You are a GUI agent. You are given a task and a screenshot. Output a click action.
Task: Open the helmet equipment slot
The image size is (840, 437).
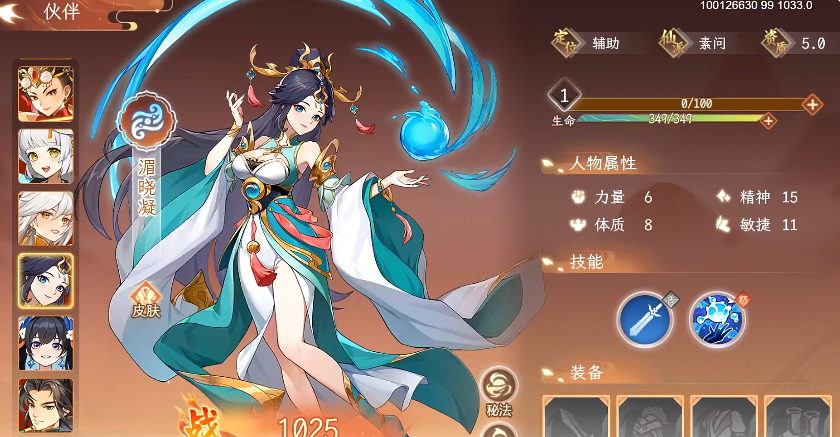pos(649,417)
